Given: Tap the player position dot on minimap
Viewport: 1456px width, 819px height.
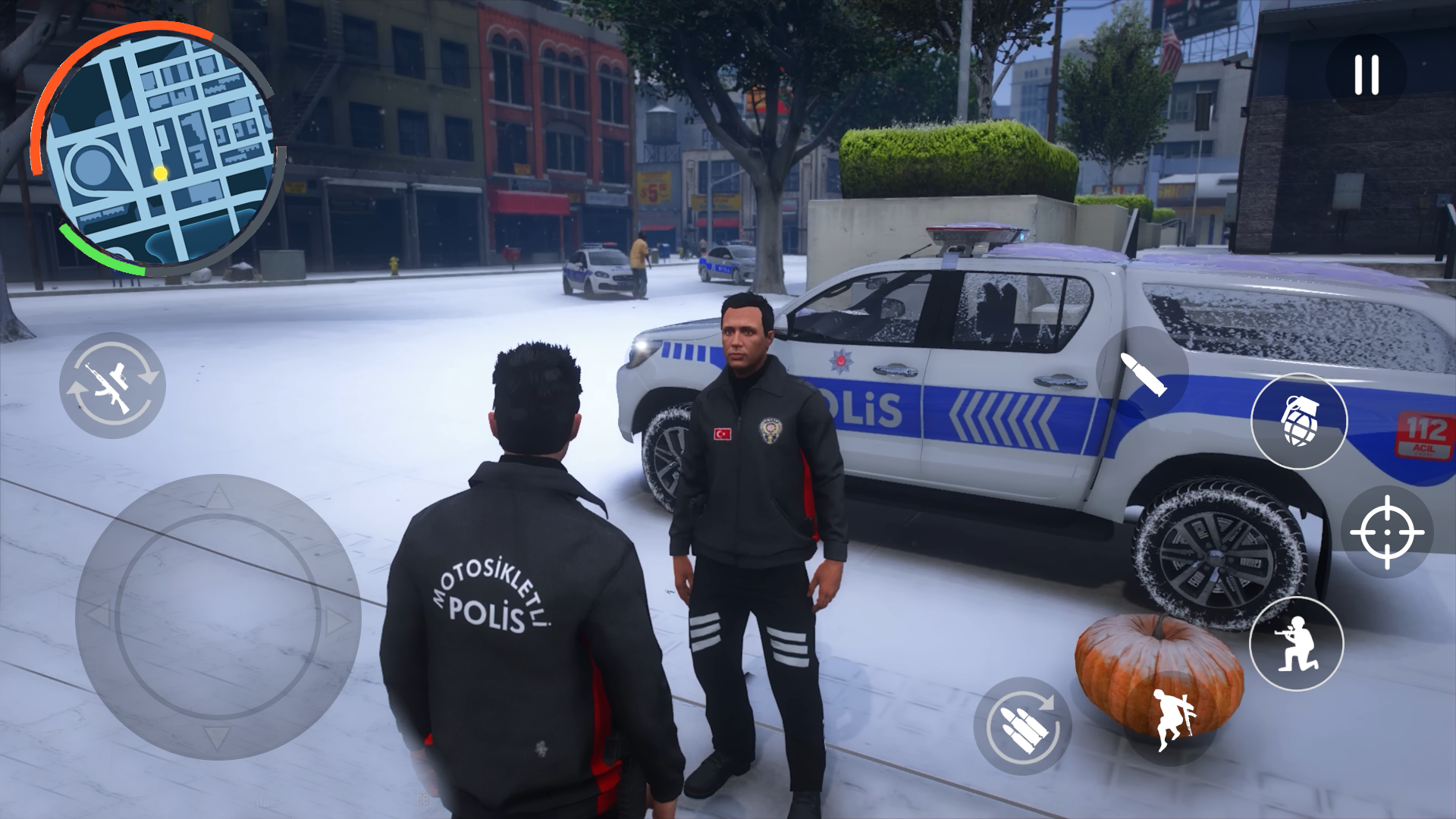Looking at the screenshot, I should coord(160,174).
